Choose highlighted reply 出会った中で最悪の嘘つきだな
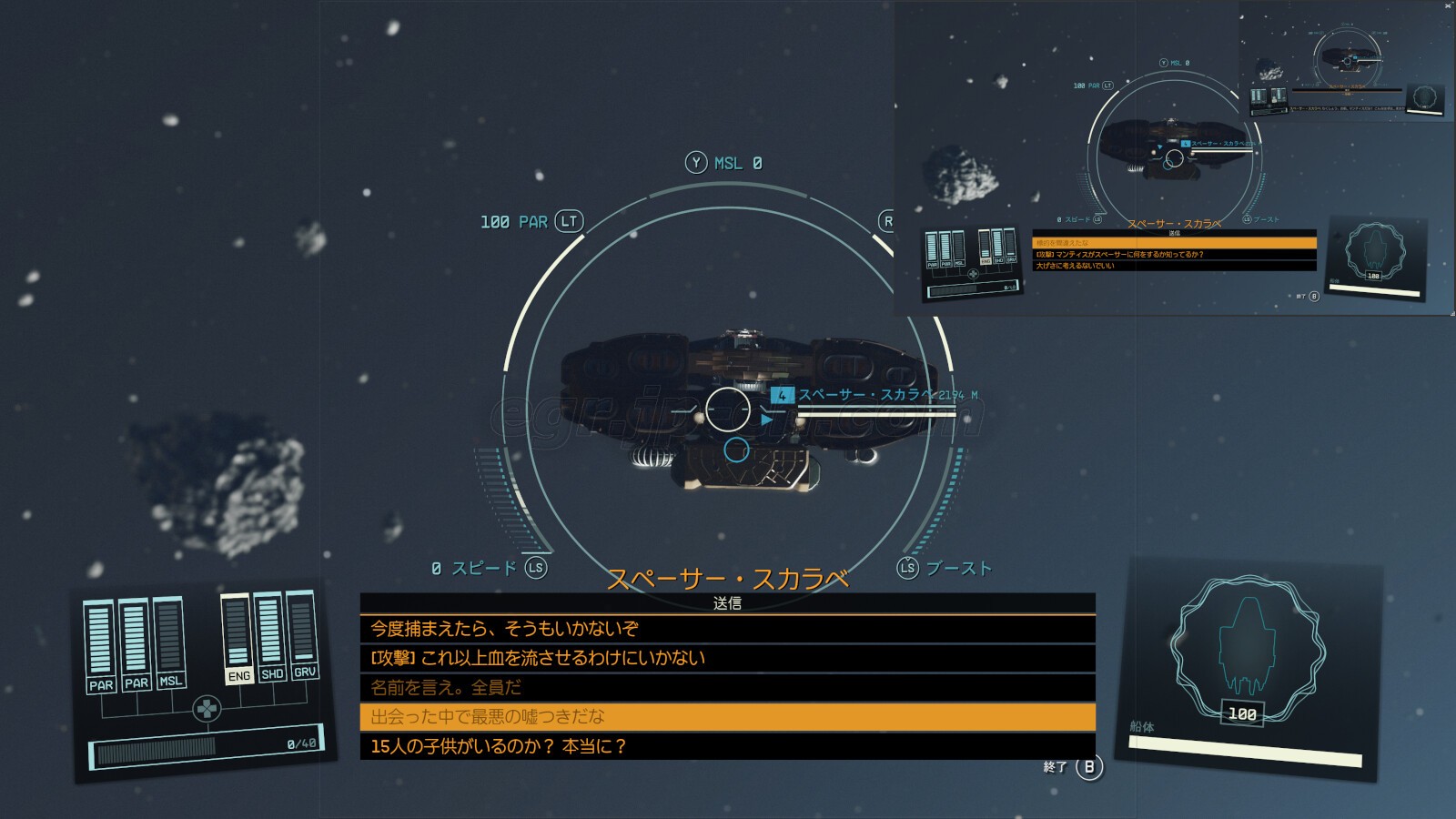Image resolution: width=1456 pixels, height=819 pixels. pos(726,717)
